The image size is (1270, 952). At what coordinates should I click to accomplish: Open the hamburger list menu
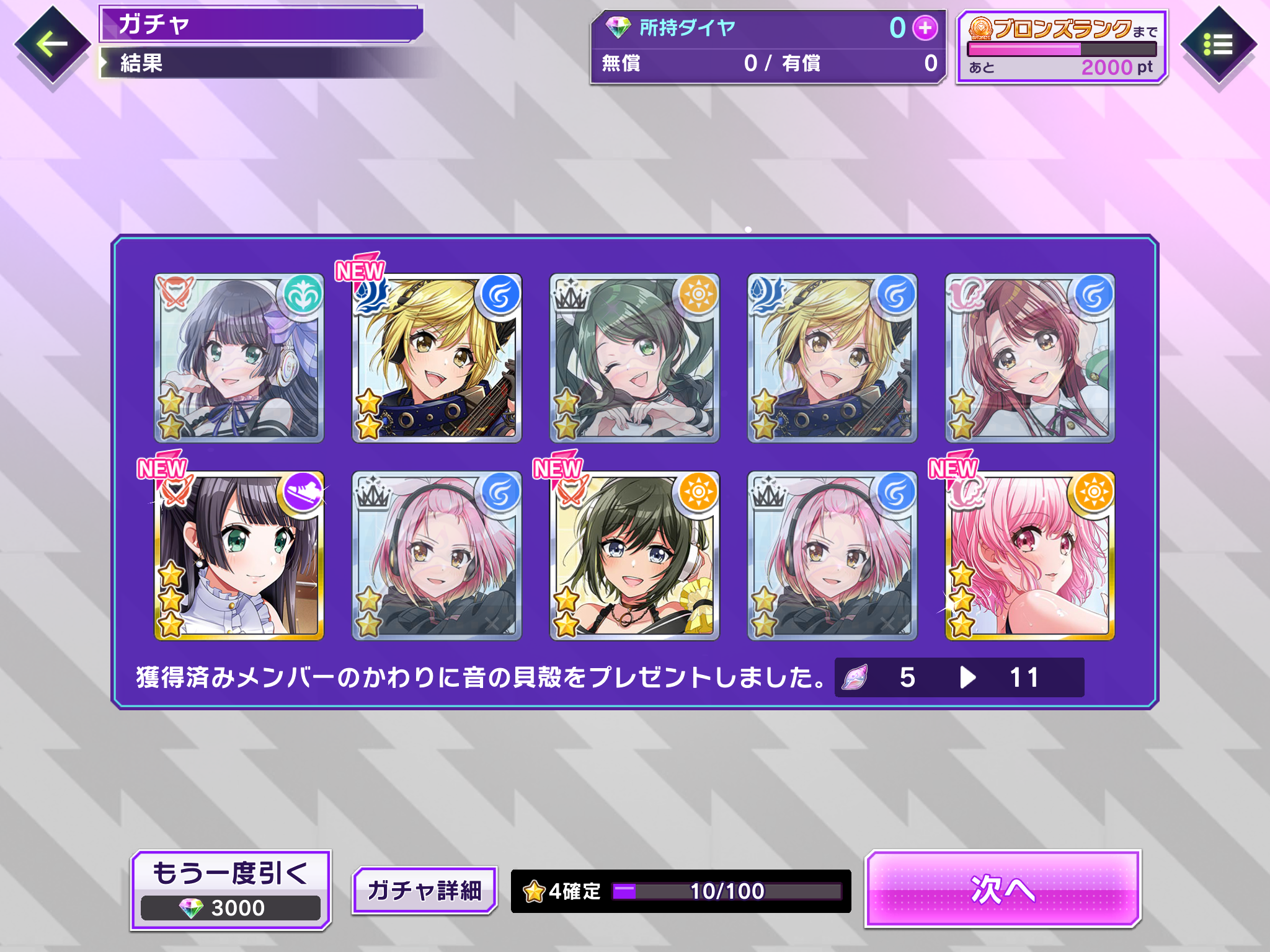coord(1218,45)
